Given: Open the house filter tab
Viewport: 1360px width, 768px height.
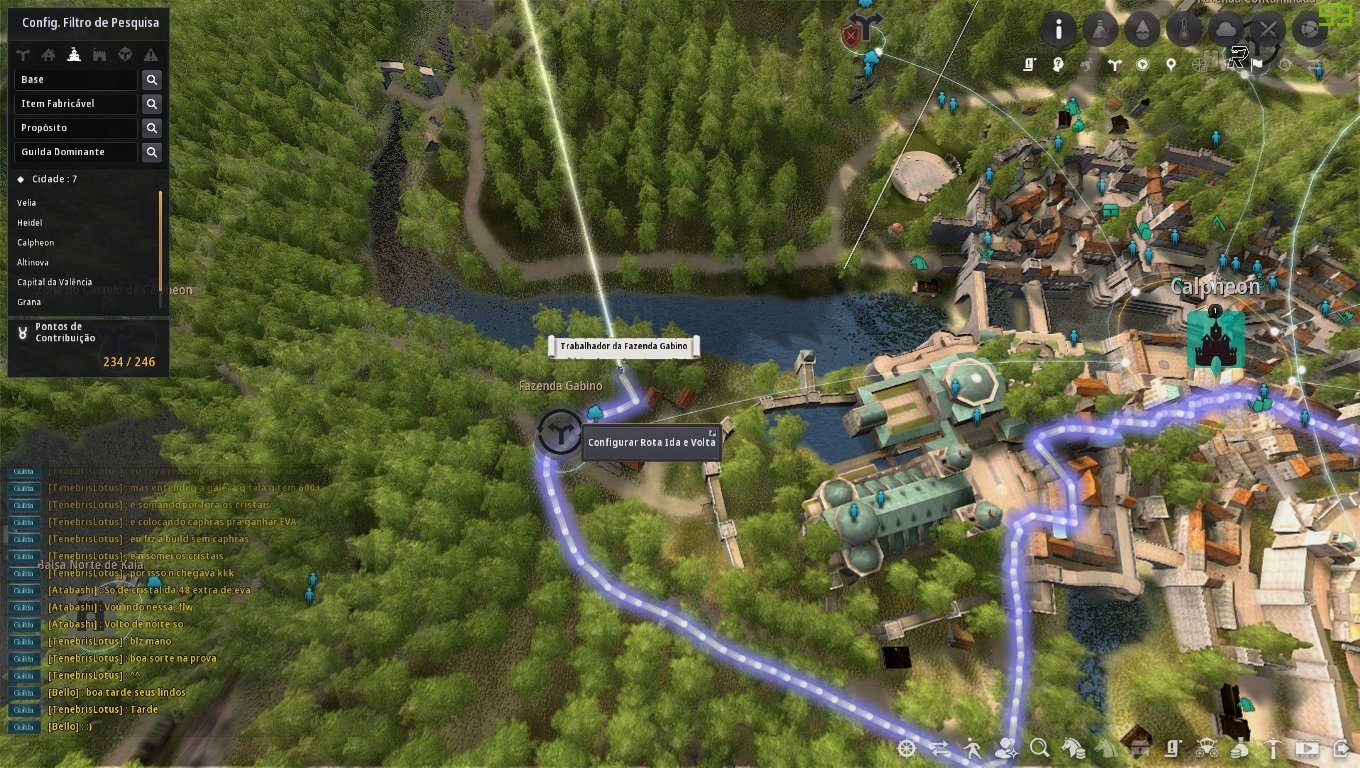Looking at the screenshot, I should pos(48,55).
